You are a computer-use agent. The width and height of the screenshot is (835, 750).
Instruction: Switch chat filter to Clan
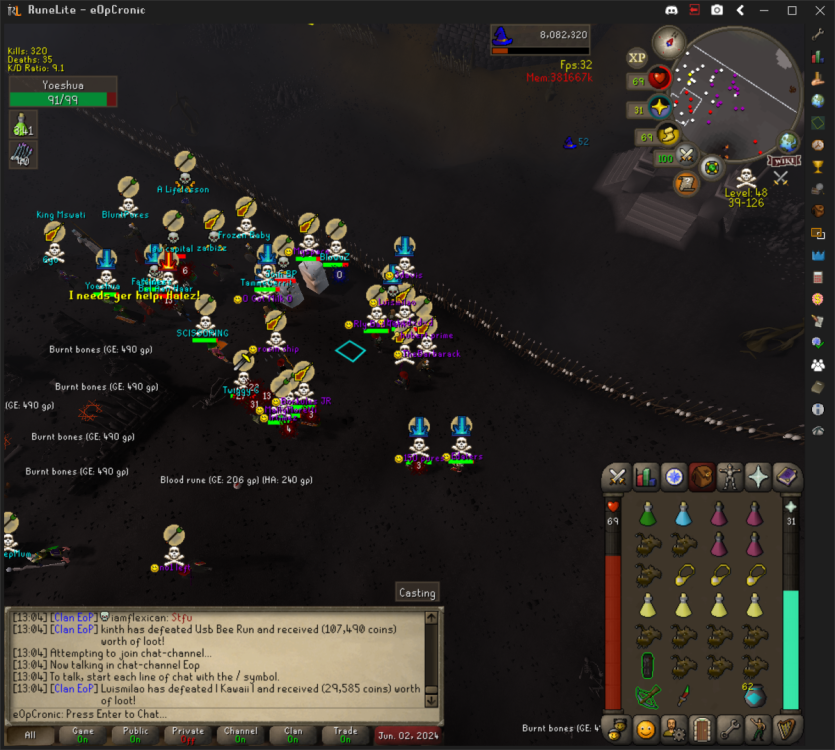[293, 735]
